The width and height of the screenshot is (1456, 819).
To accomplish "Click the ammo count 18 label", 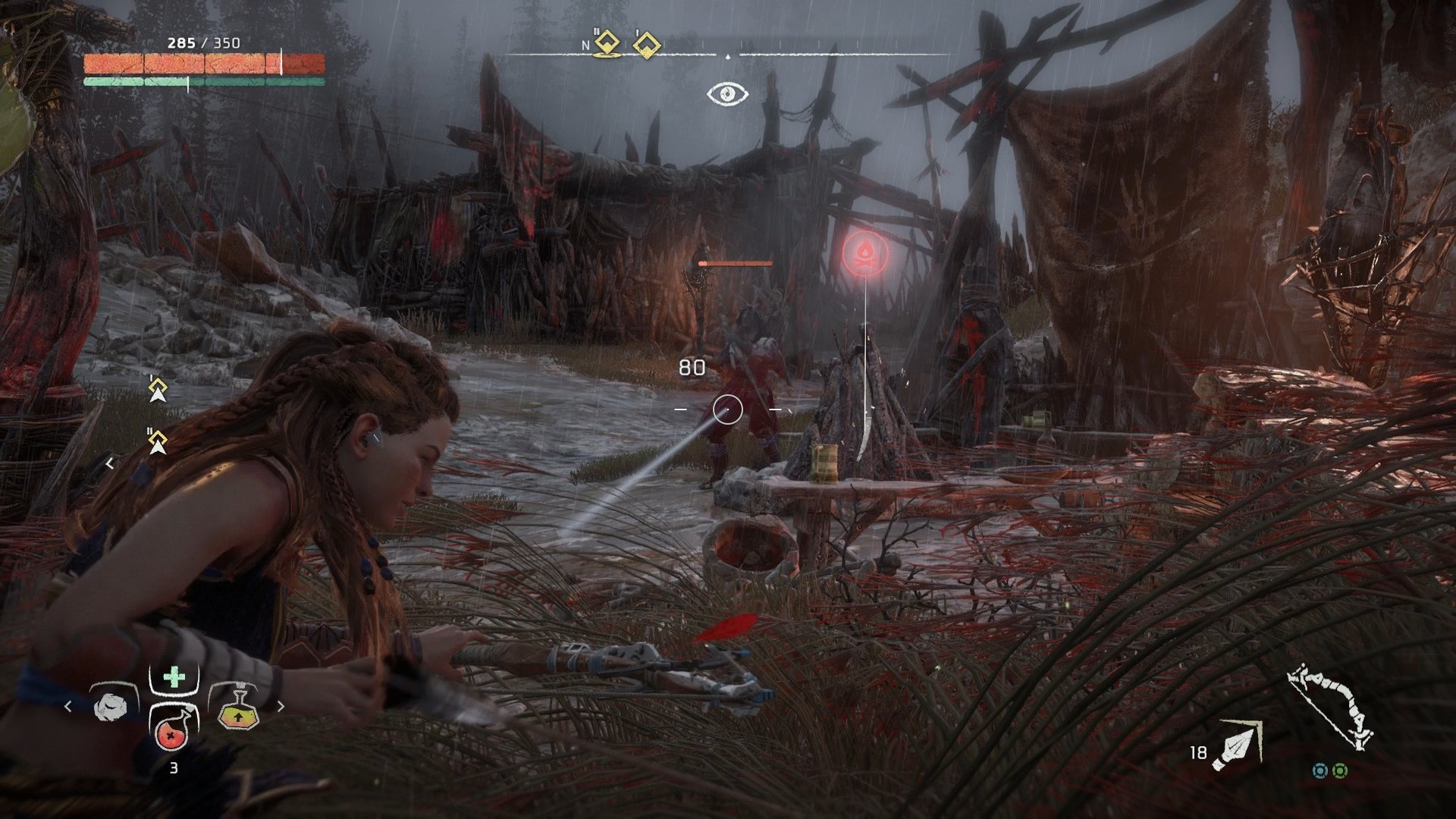I will [x=1199, y=752].
